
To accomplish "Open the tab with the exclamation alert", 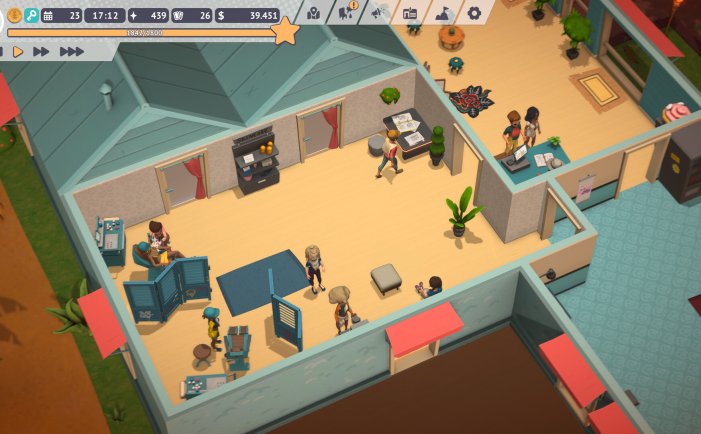I will coord(346,13).
